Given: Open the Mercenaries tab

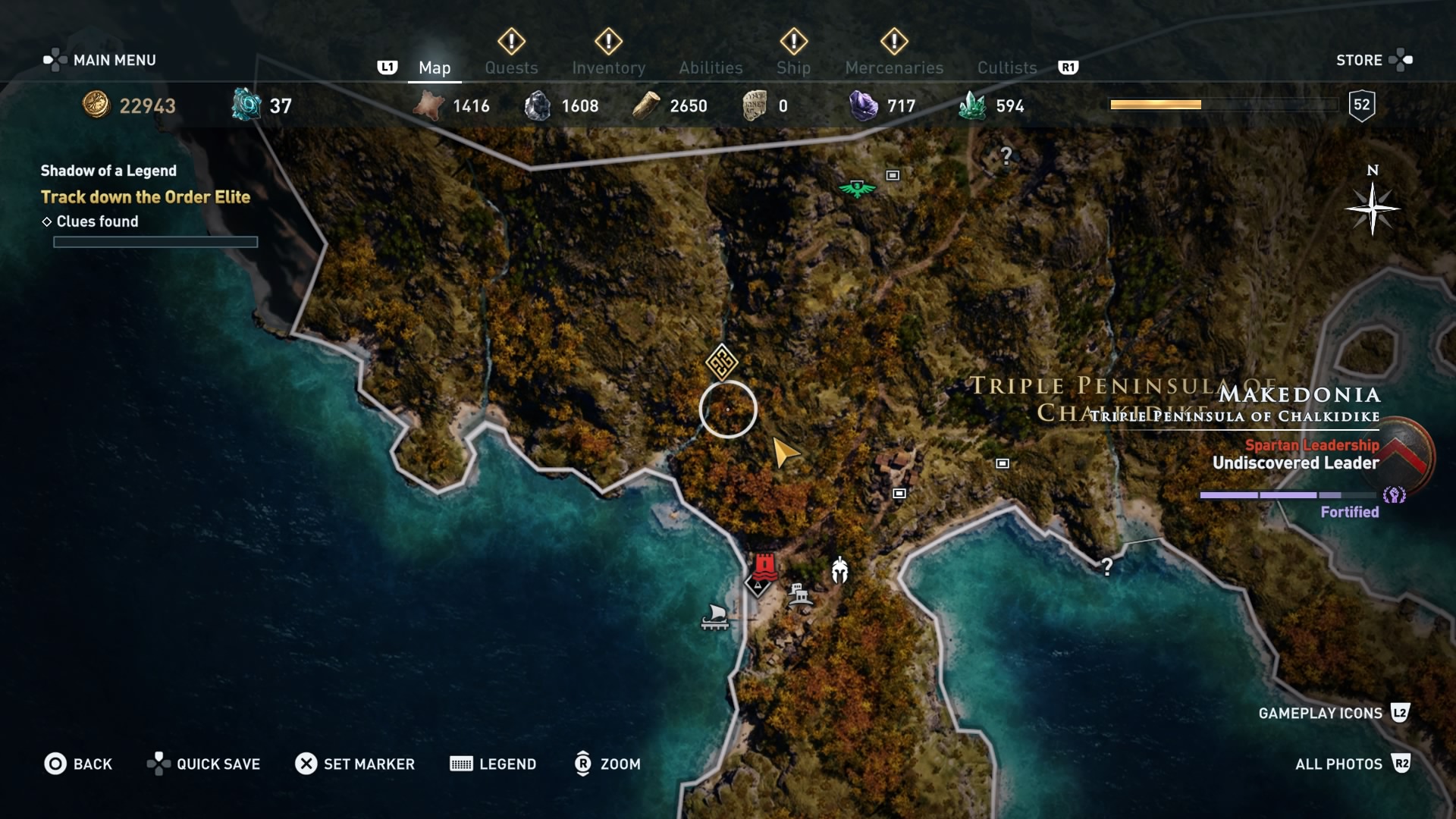Looking at the screenshot, I should [893, 67].
